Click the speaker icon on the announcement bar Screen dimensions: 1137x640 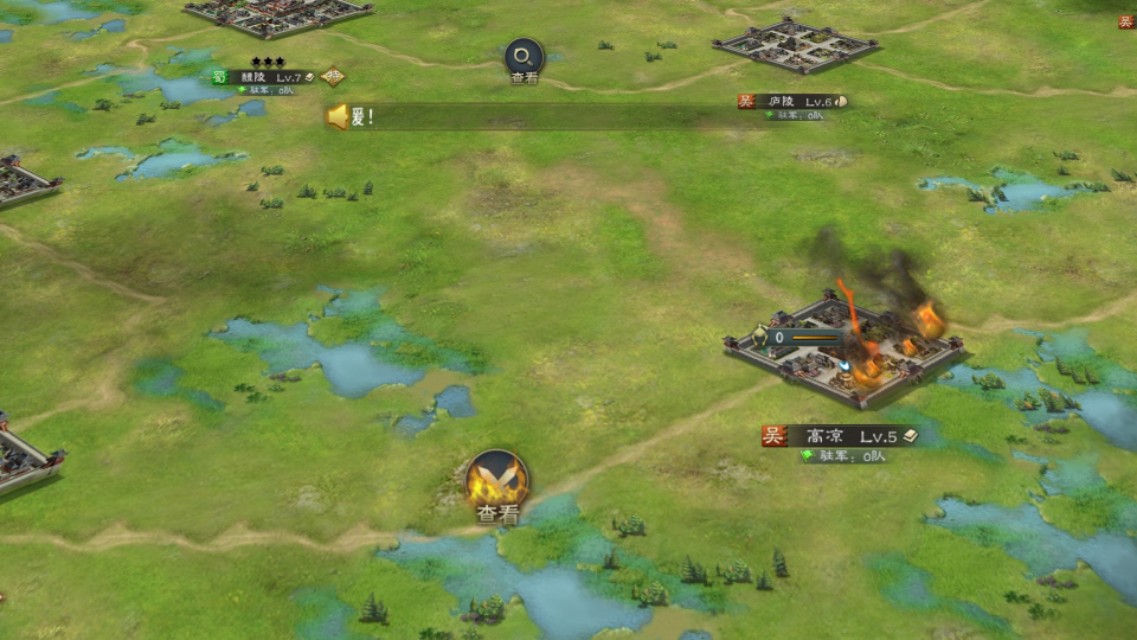tap(338, 117)
